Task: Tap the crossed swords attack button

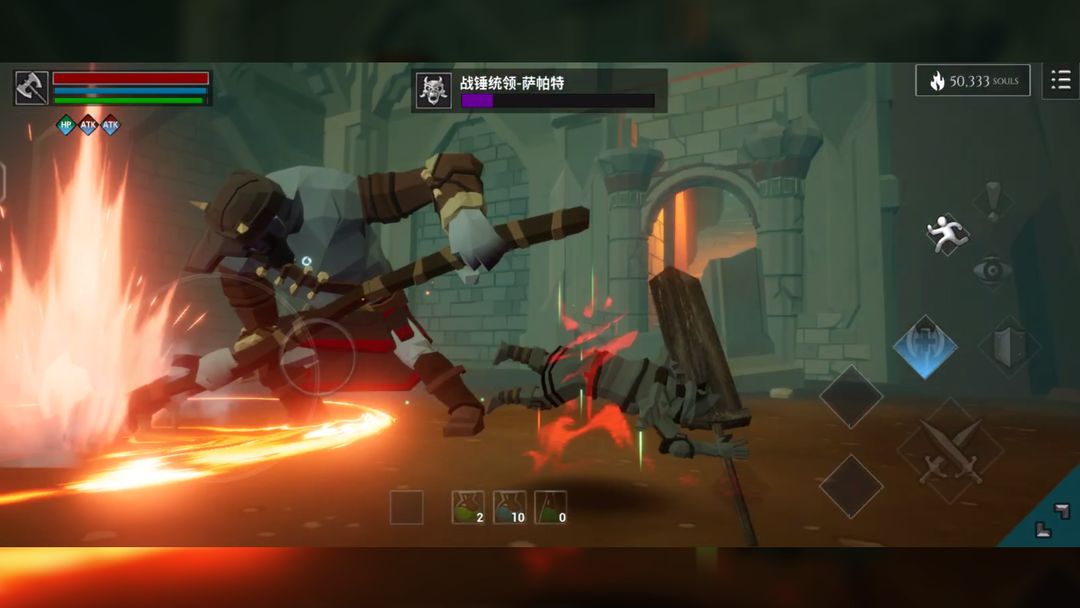Action: (951, 450)
